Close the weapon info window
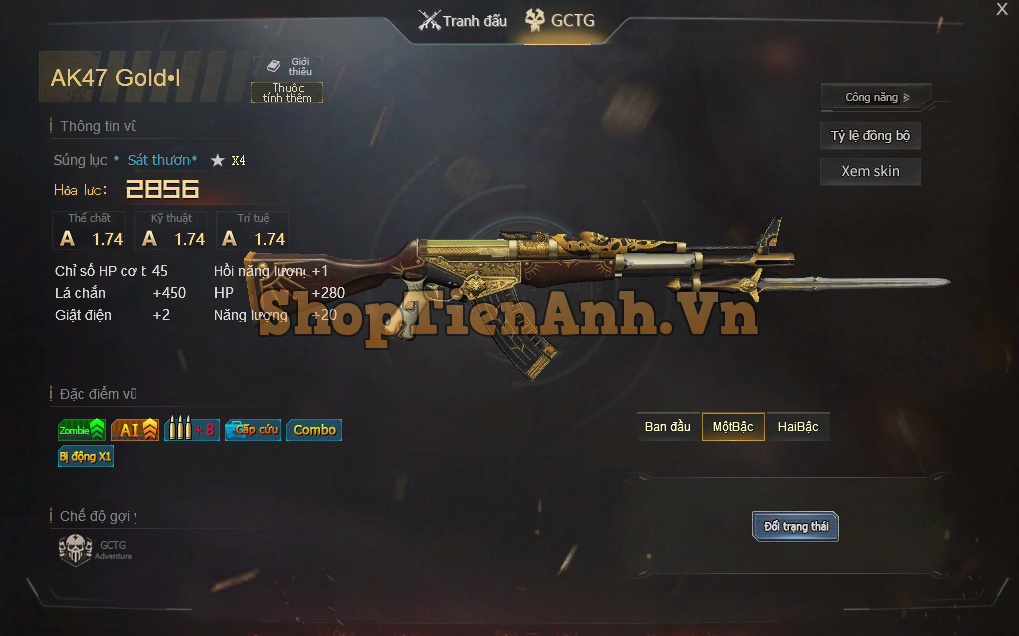 point(1001,10)
